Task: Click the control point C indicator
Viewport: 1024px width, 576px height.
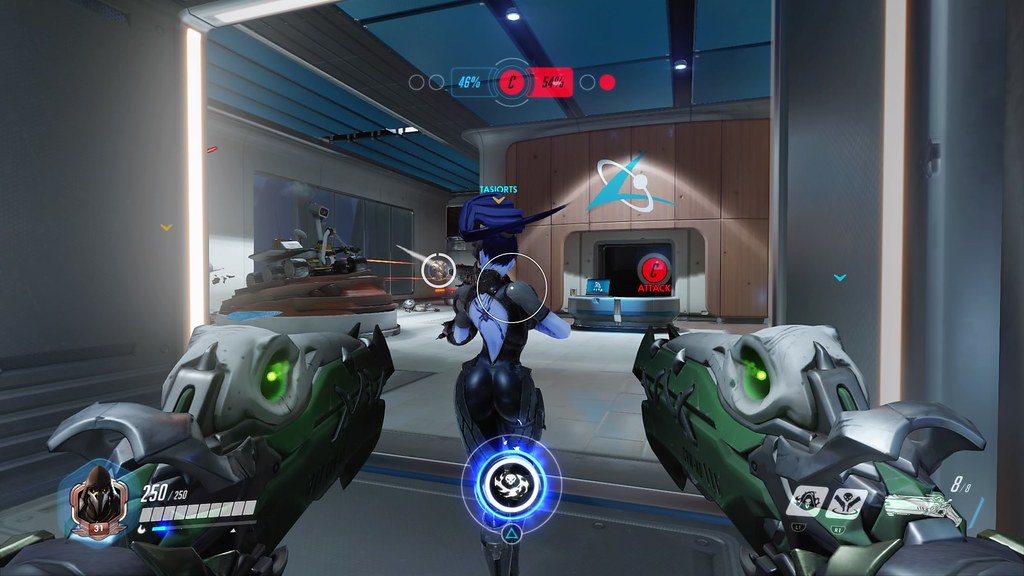Action: pyautogui.click(x=511, y=83)
